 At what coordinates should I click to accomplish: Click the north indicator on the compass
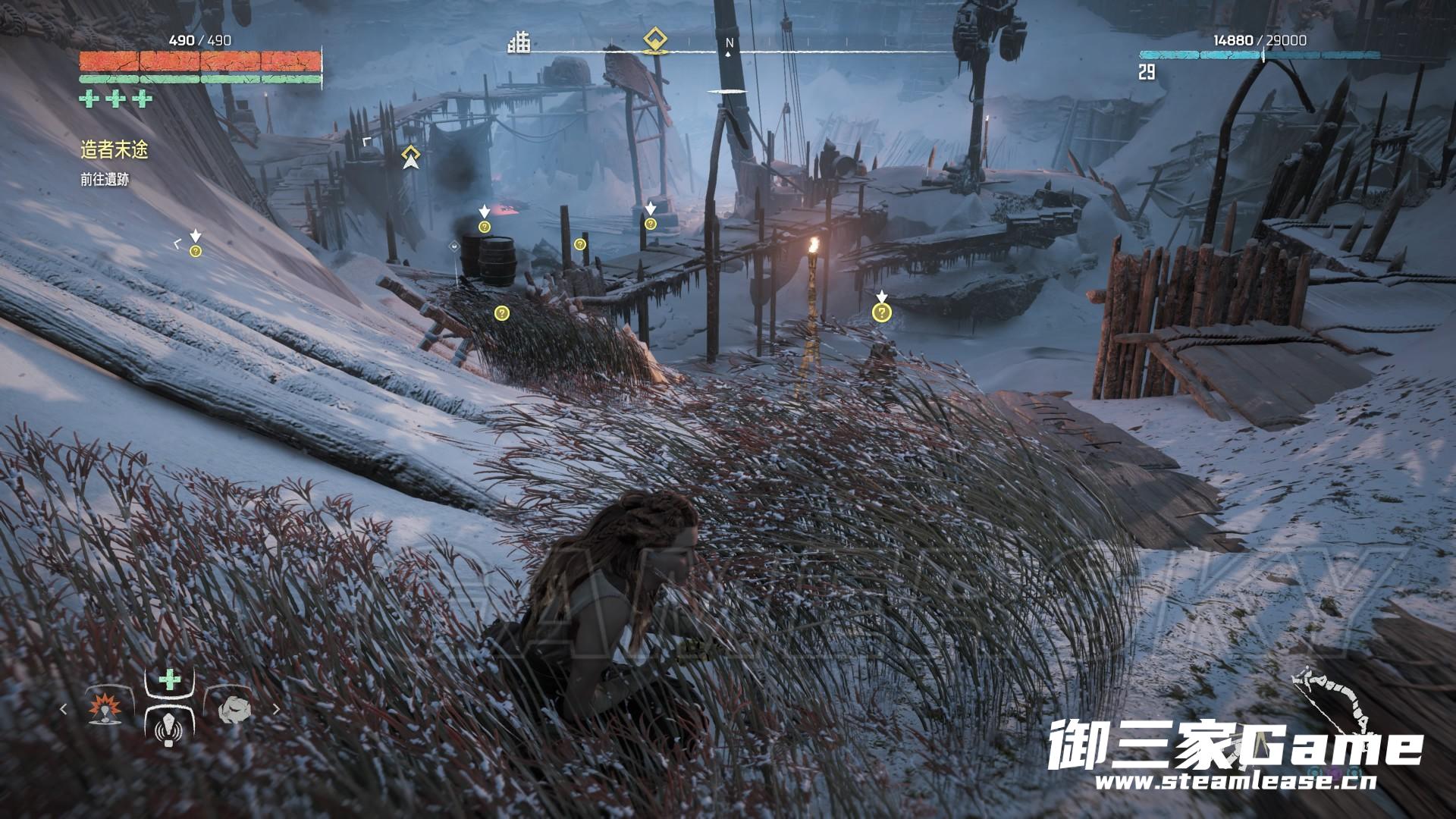tap(729, 45)
